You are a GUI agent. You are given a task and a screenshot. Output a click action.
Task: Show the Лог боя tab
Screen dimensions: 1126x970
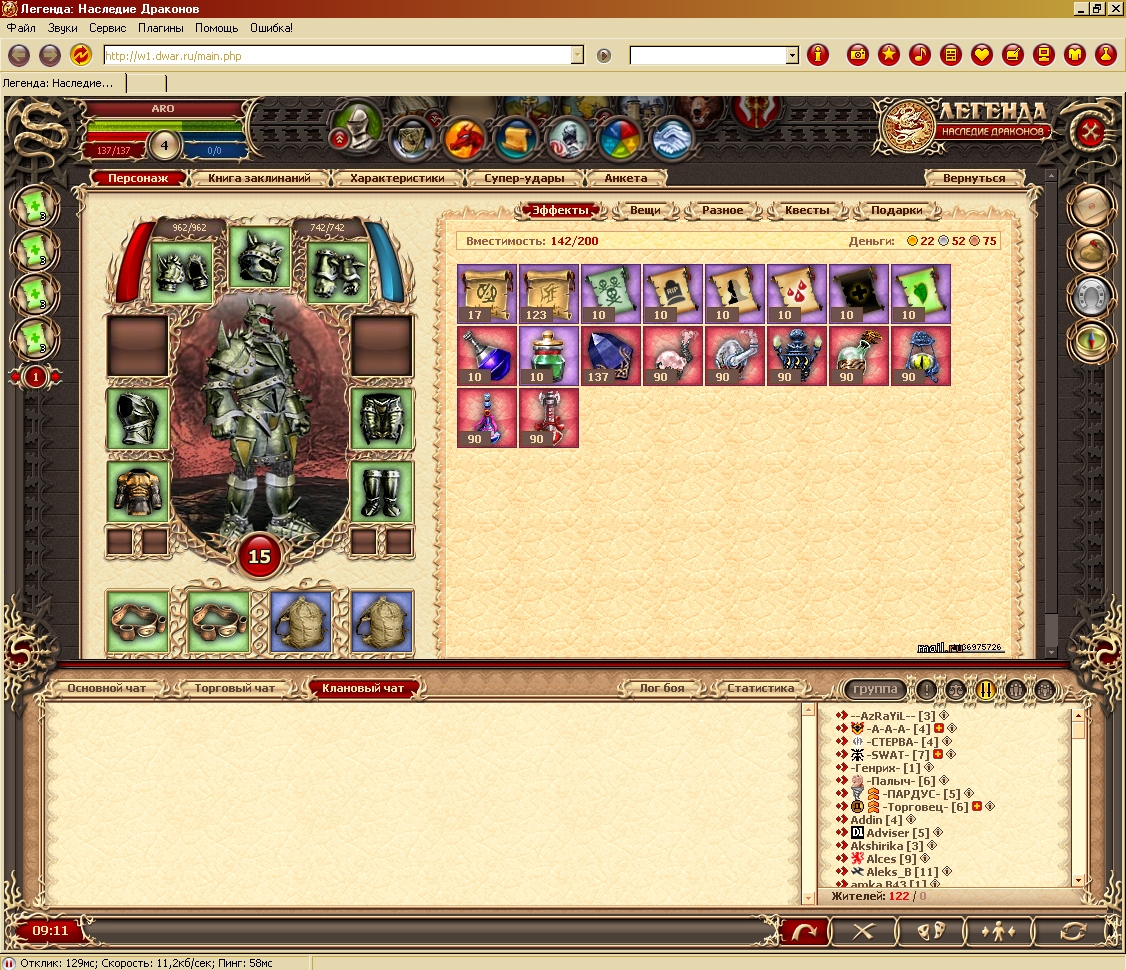click(662, 688)
